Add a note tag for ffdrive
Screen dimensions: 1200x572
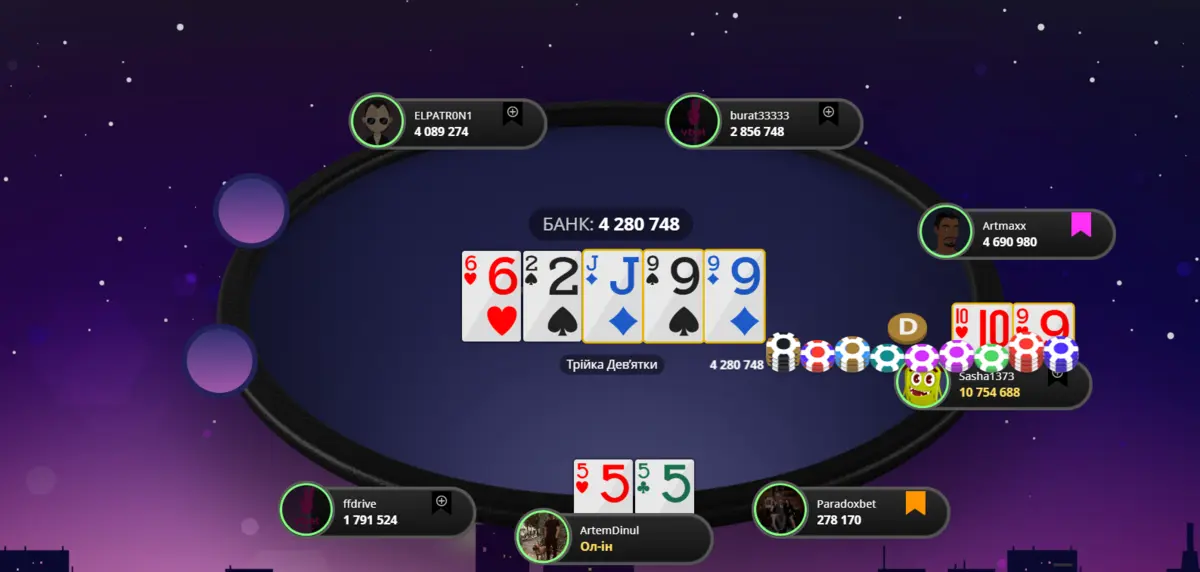coord(441,502)
